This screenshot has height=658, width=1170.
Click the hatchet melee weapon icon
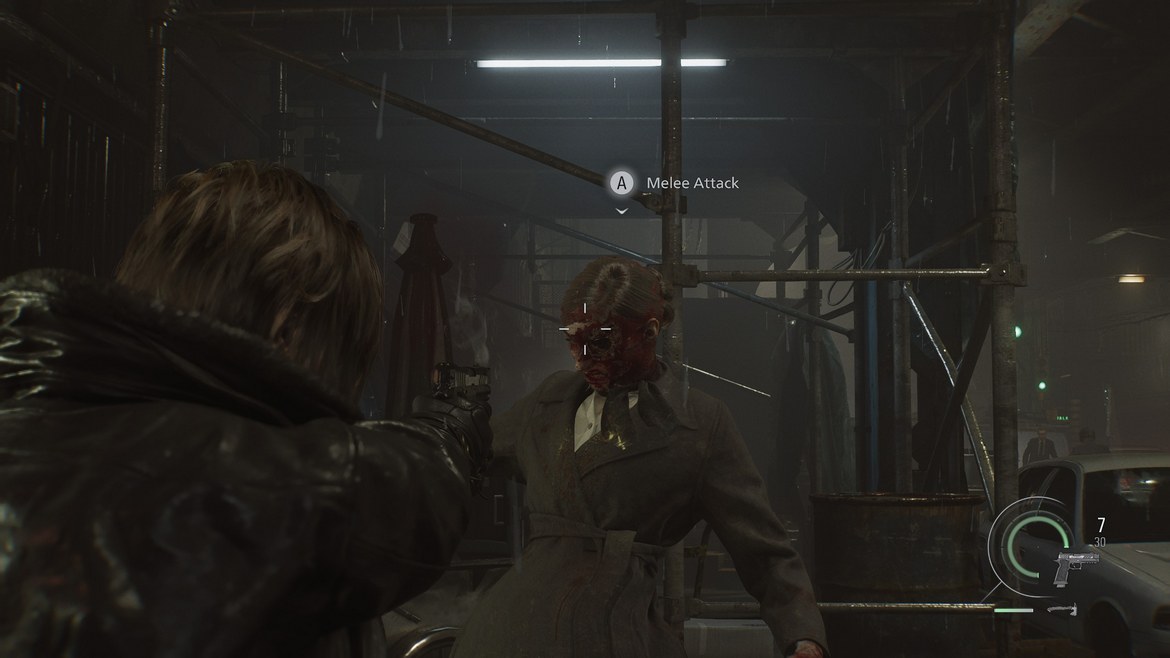[1062, 609]
